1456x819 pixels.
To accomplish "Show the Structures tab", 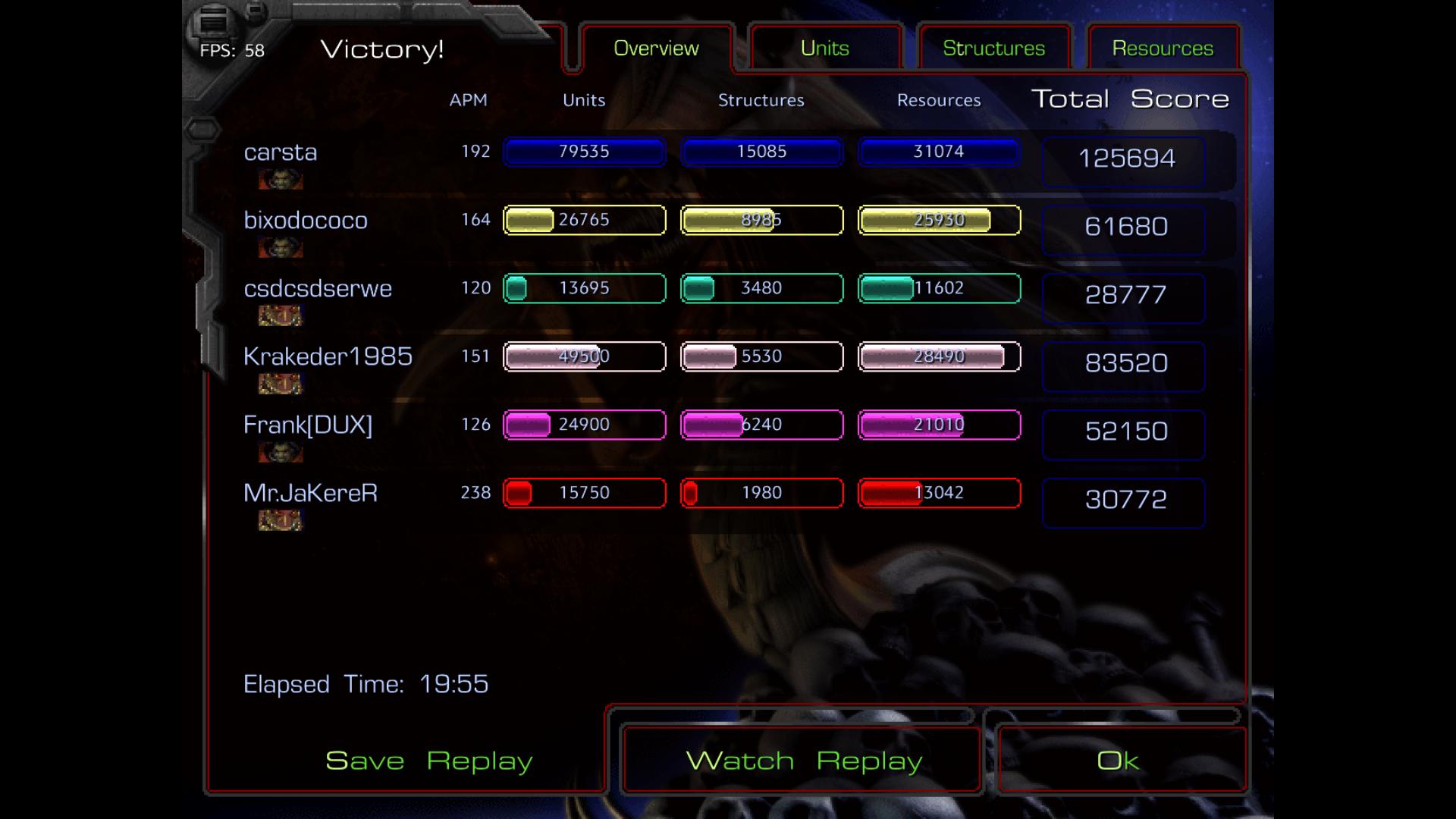I will 993,49.
